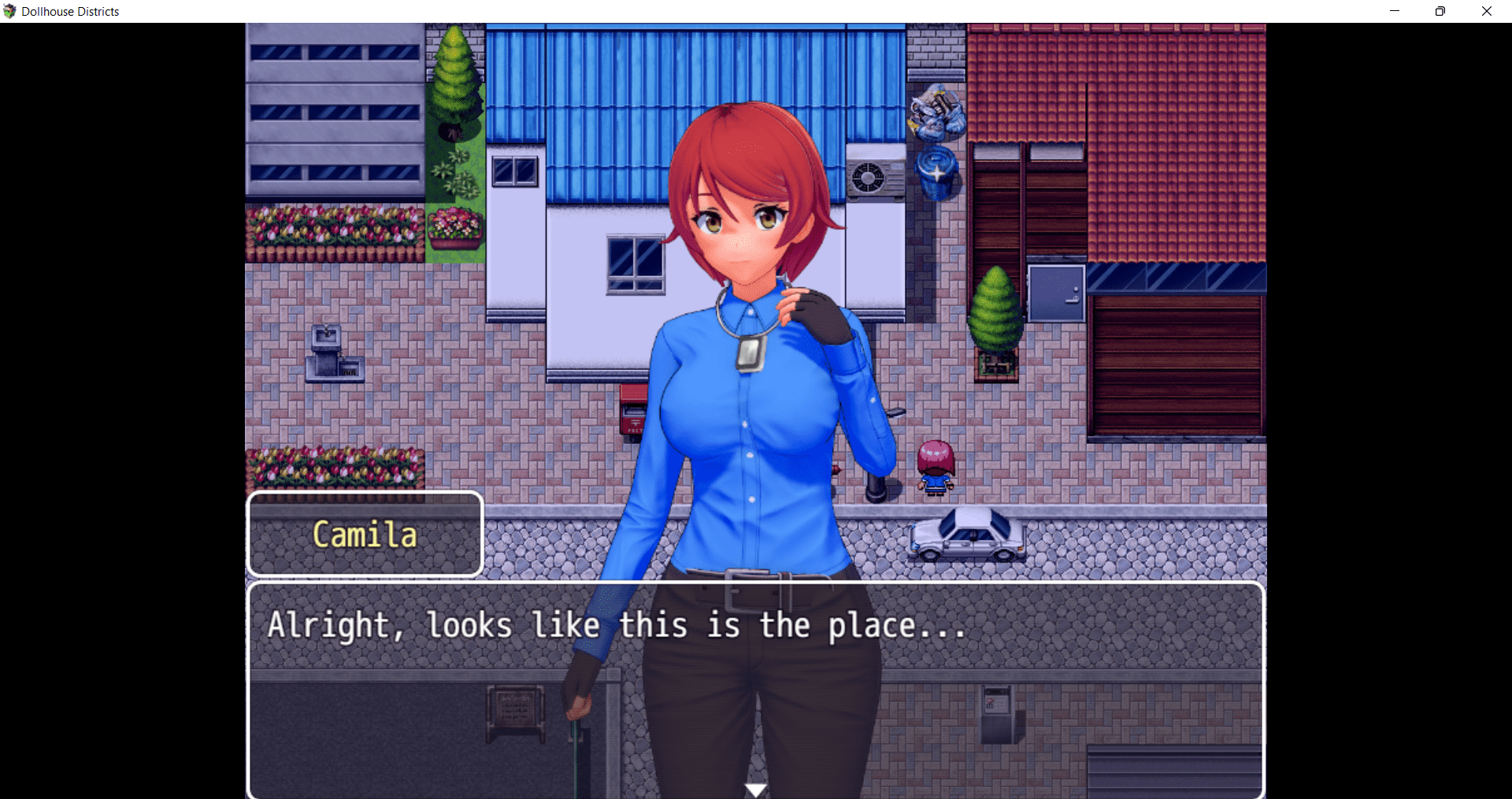
Task: Minimize the Dollhouse Districts window
Action: 1395,11
